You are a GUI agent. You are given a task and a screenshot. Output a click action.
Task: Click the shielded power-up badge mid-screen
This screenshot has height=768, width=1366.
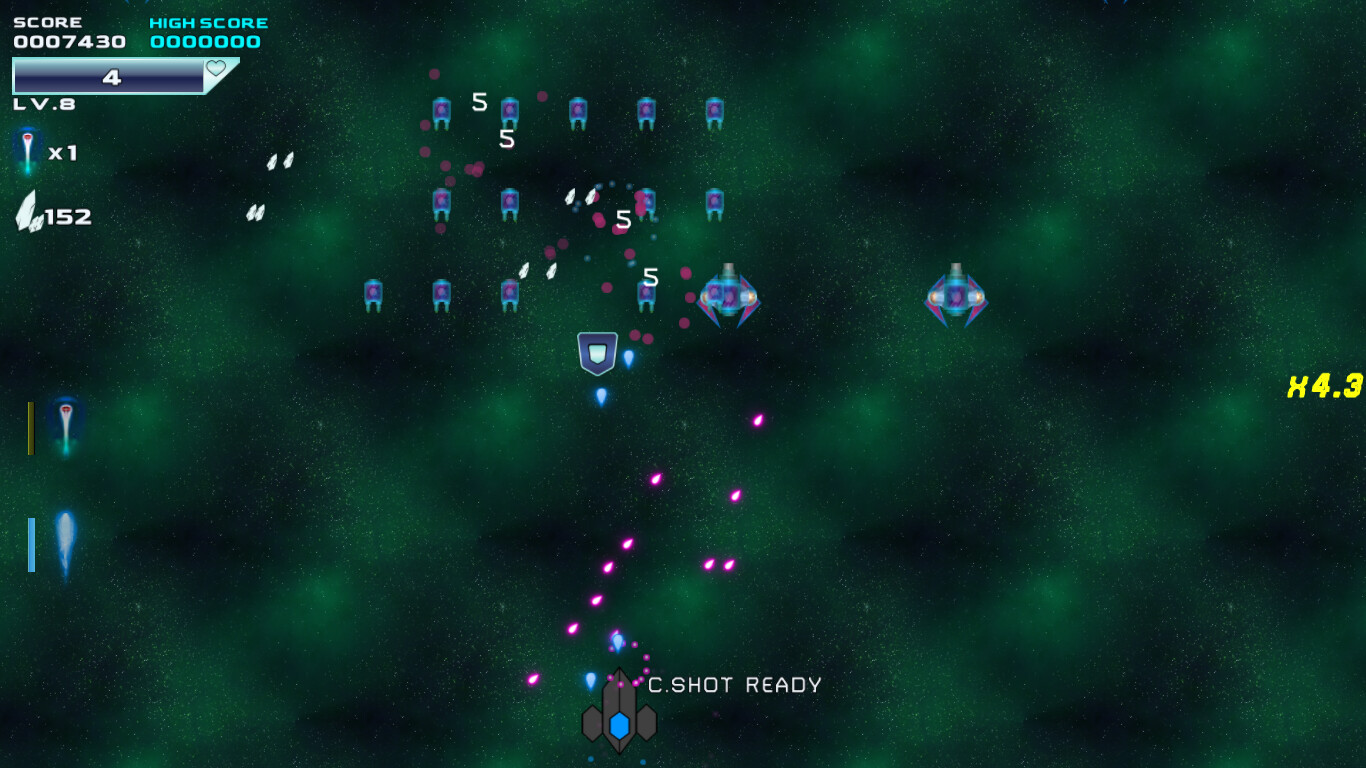(x=597, y=350)
